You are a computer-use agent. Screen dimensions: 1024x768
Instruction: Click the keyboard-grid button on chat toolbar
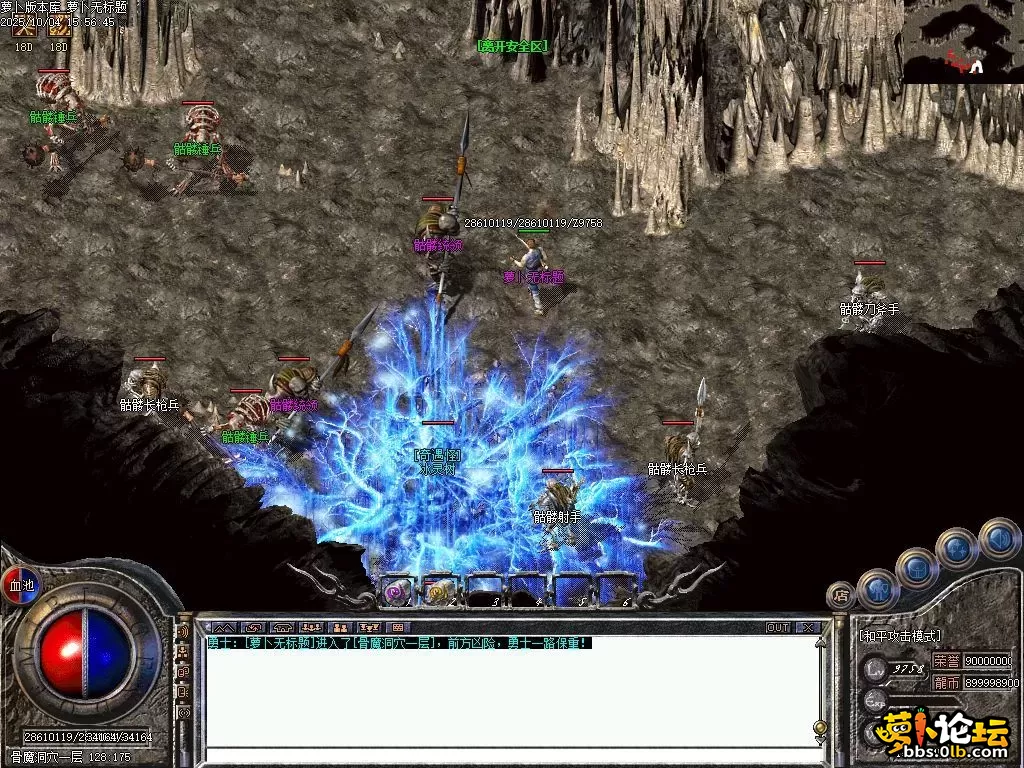tap(400, 628)
